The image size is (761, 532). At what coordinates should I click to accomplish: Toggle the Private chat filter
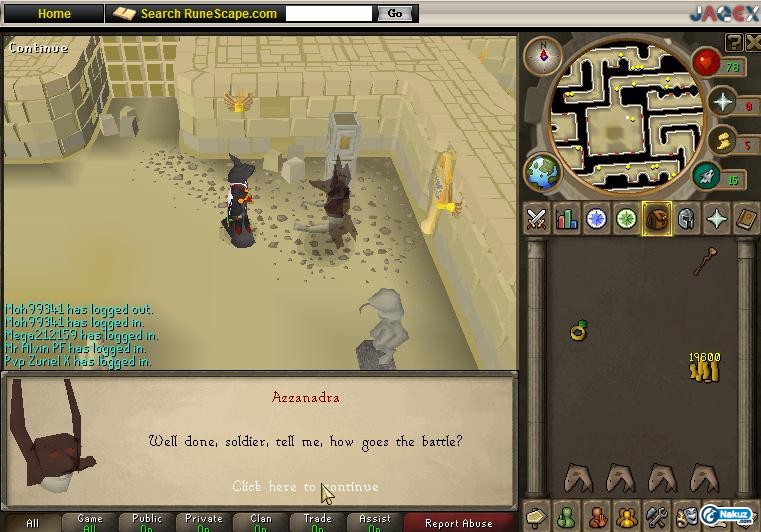[204, 522]
